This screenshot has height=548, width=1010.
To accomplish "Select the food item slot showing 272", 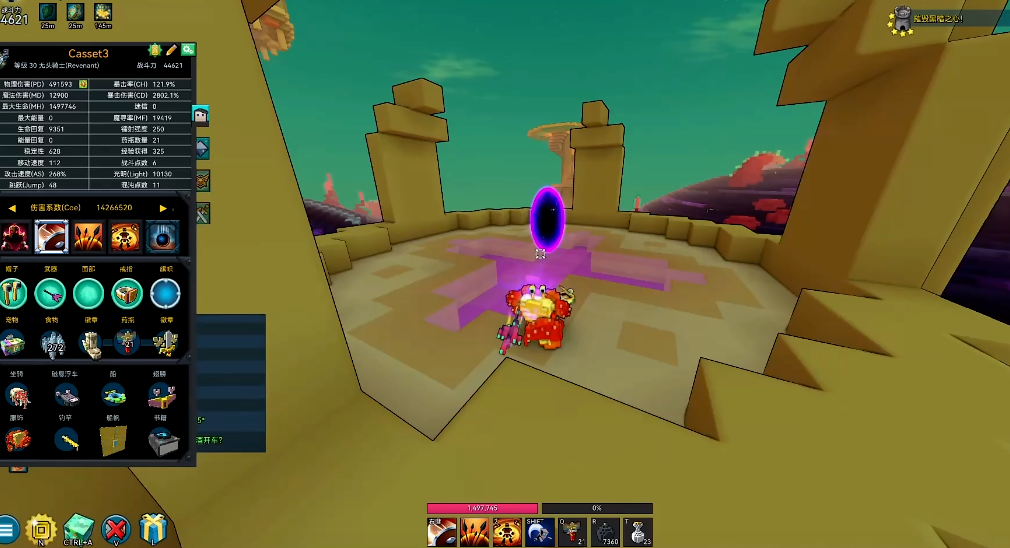I will (52, 343).
